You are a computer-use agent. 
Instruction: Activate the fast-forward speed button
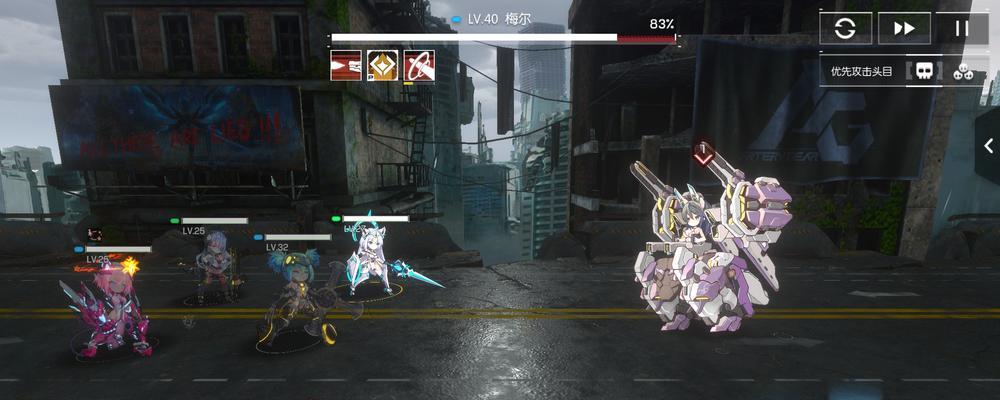pos(904,28)
